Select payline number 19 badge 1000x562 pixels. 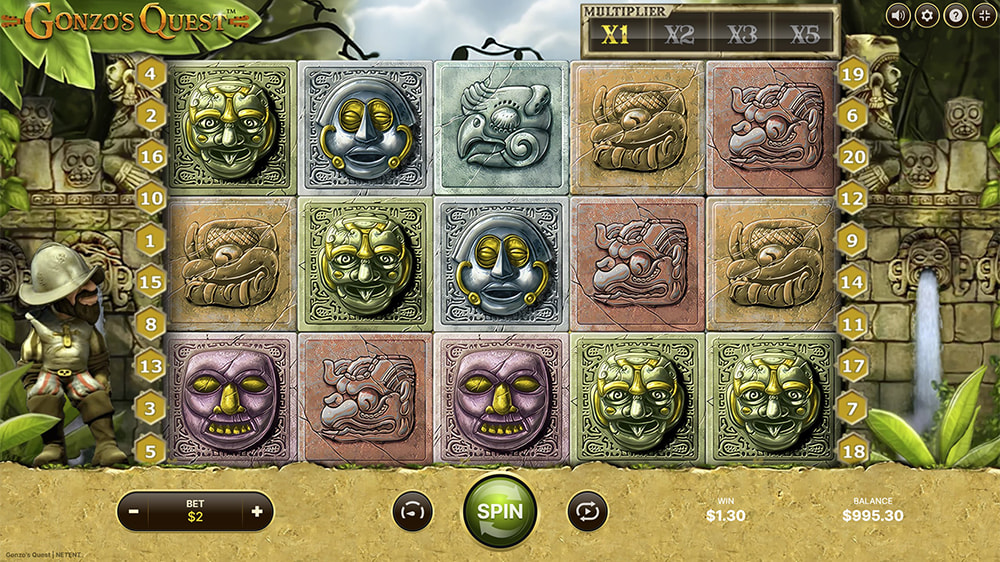click(x=853, y=72)
